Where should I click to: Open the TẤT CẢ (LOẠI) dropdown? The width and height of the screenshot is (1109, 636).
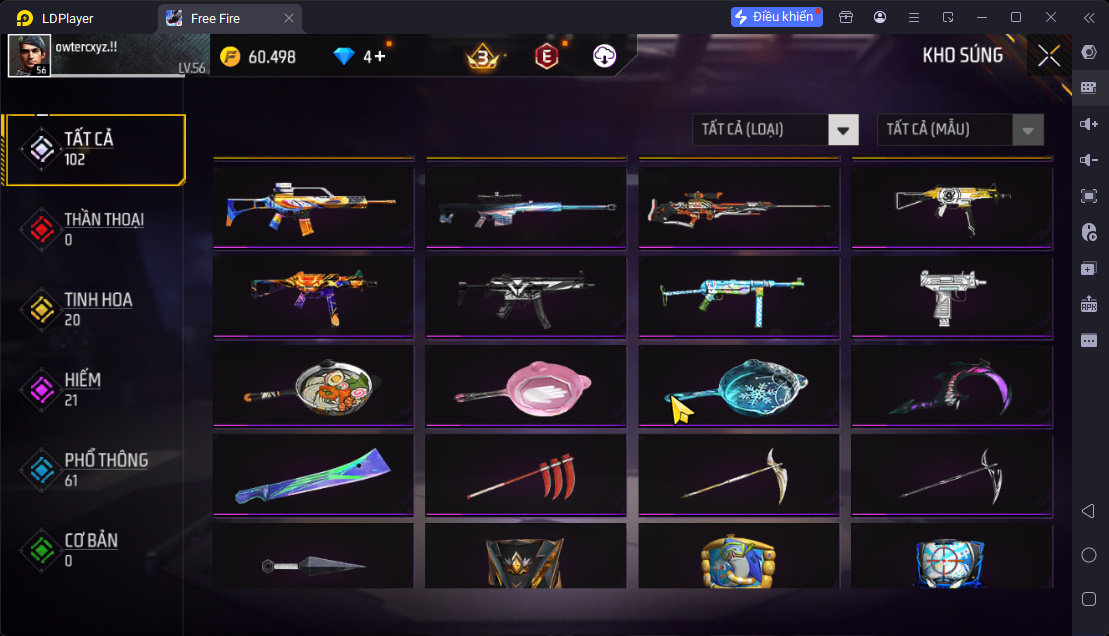pyautogui.click(x=775, y=129)
